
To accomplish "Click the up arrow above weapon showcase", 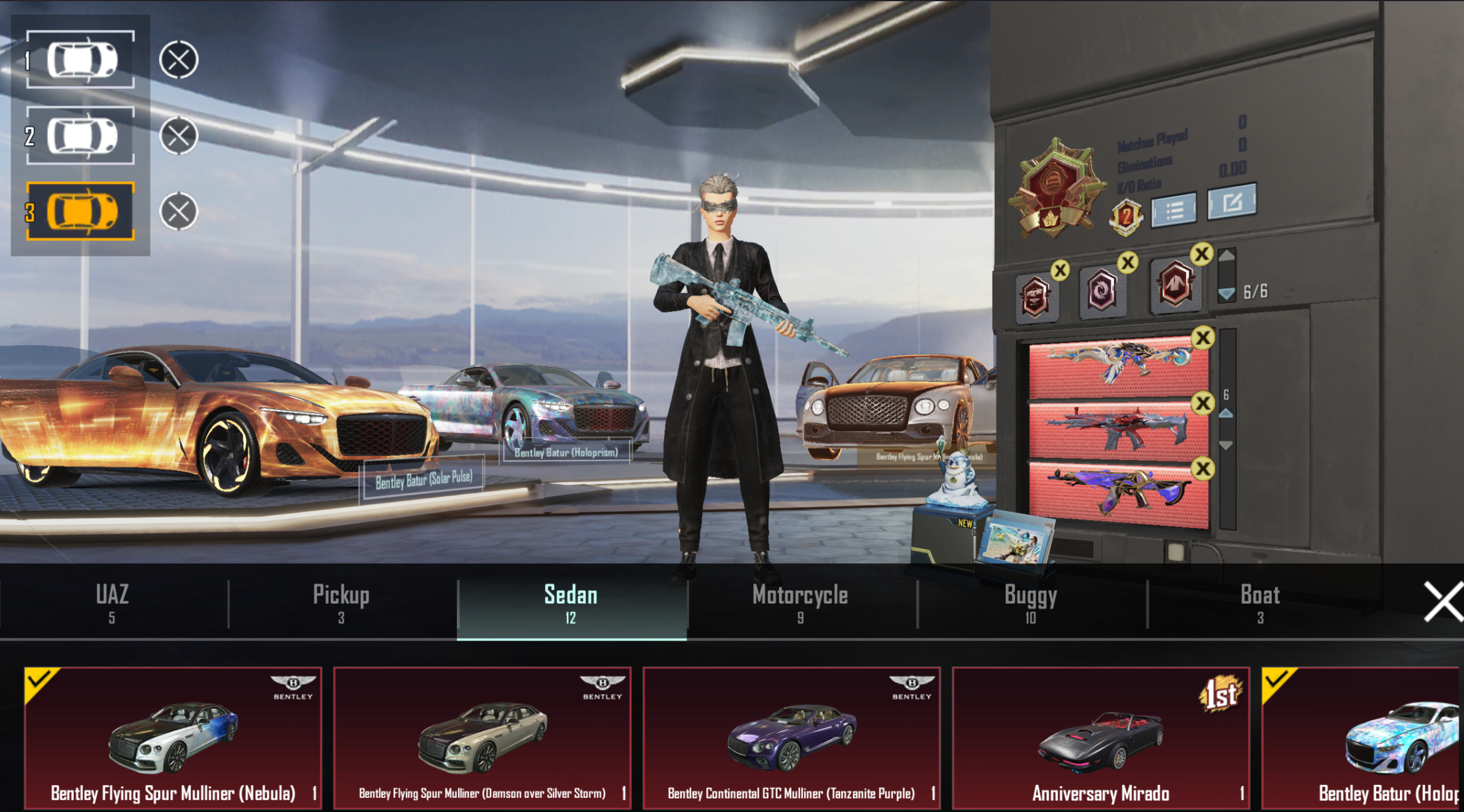I will [x=1225, y=414].
